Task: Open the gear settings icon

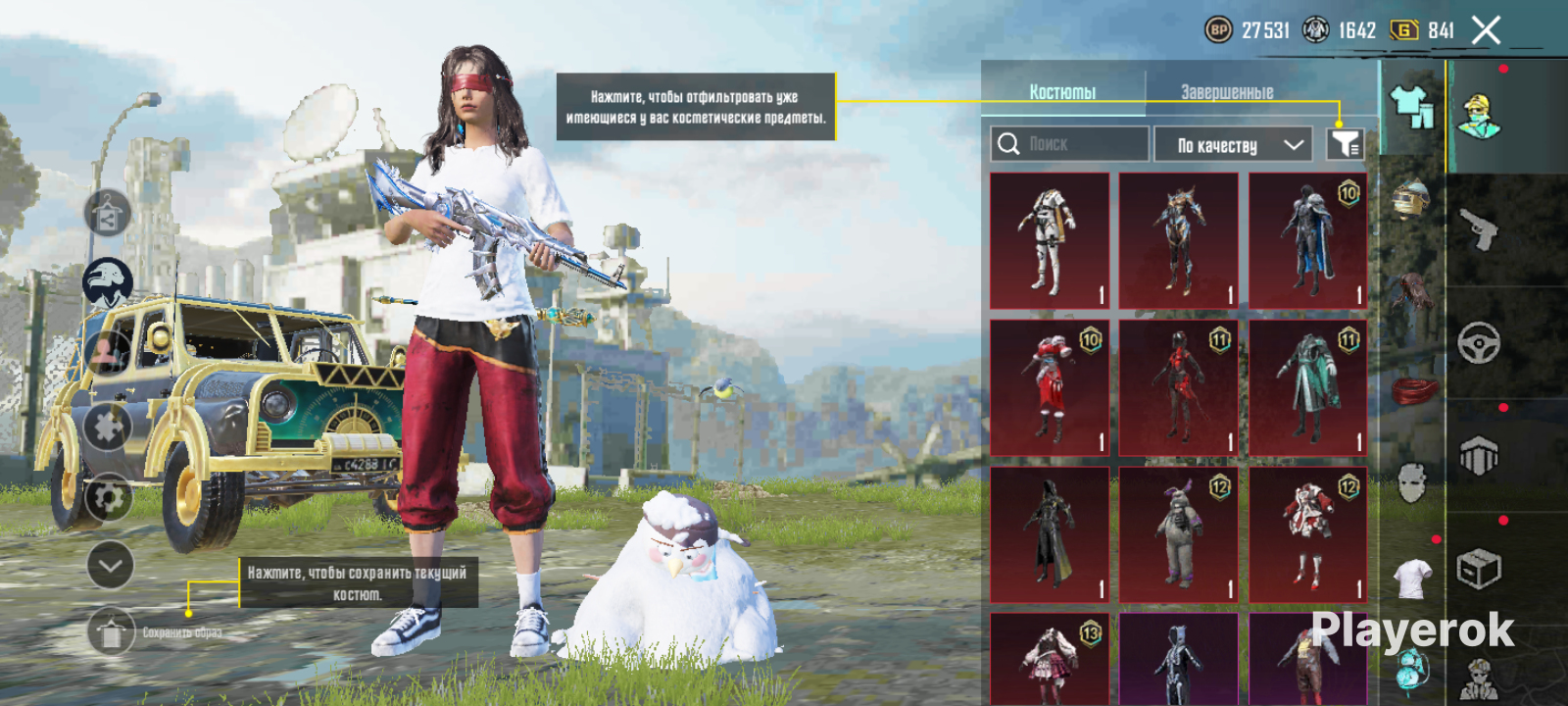Action: pos(108,498)
